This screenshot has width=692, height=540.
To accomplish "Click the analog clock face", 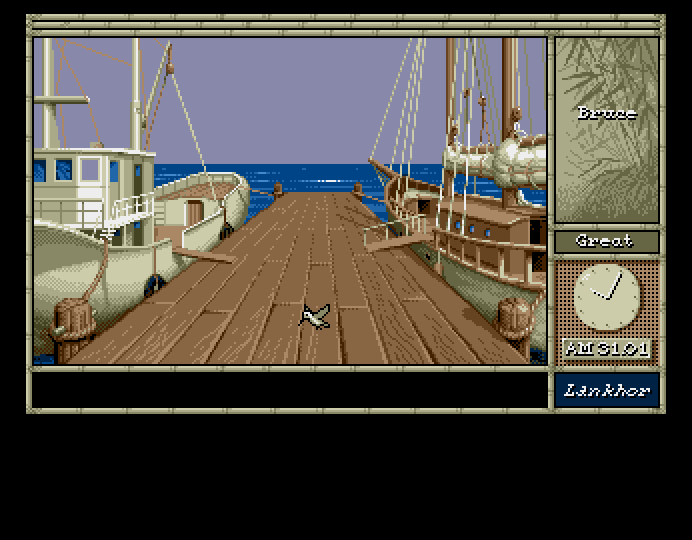I will [606, 298].
